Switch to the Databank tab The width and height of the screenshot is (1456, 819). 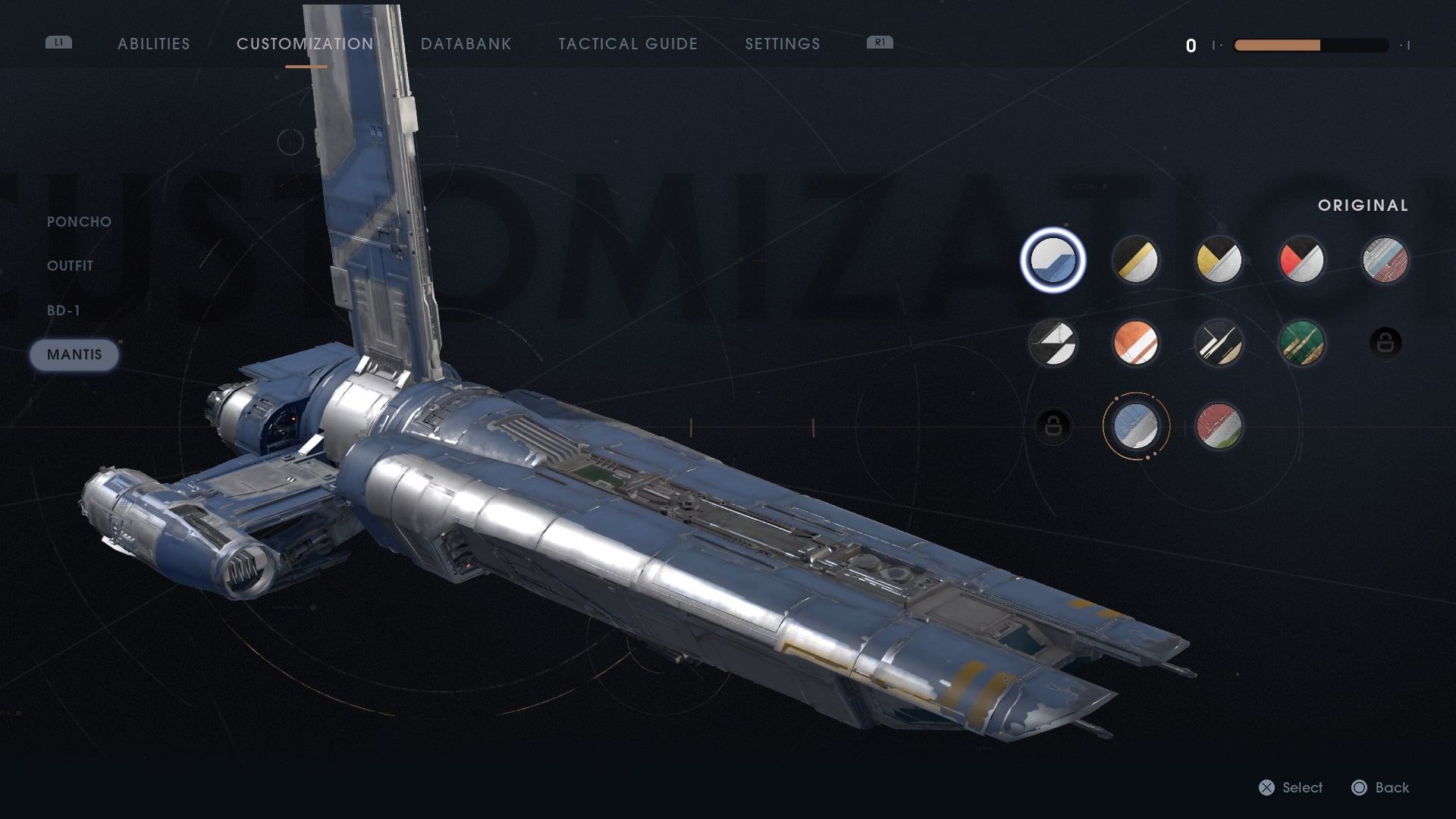[466, 44]
